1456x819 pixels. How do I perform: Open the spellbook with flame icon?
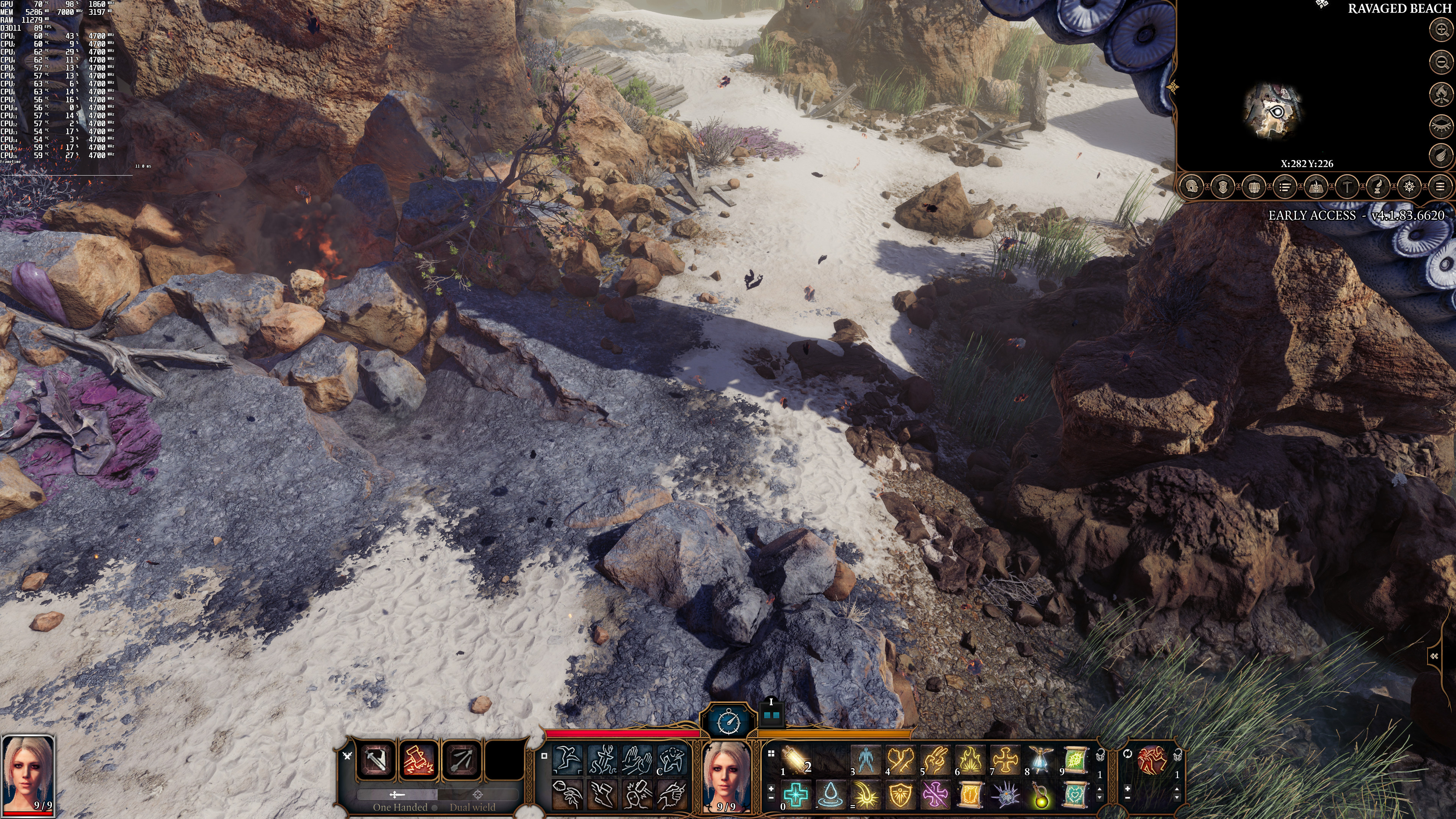point(1316,187)
